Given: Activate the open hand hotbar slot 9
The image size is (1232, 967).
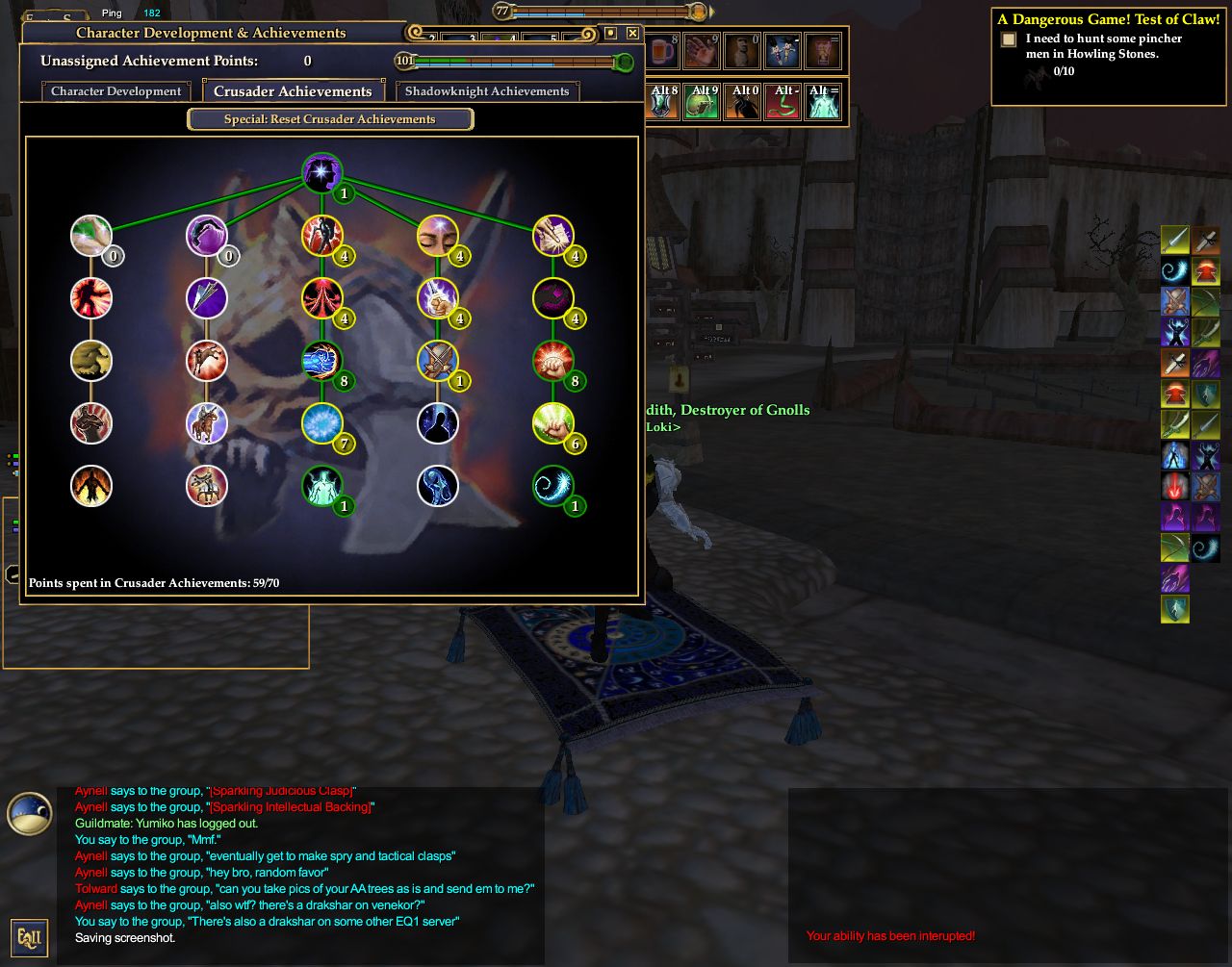Looking at the screenshot, I should click(702, 51).
